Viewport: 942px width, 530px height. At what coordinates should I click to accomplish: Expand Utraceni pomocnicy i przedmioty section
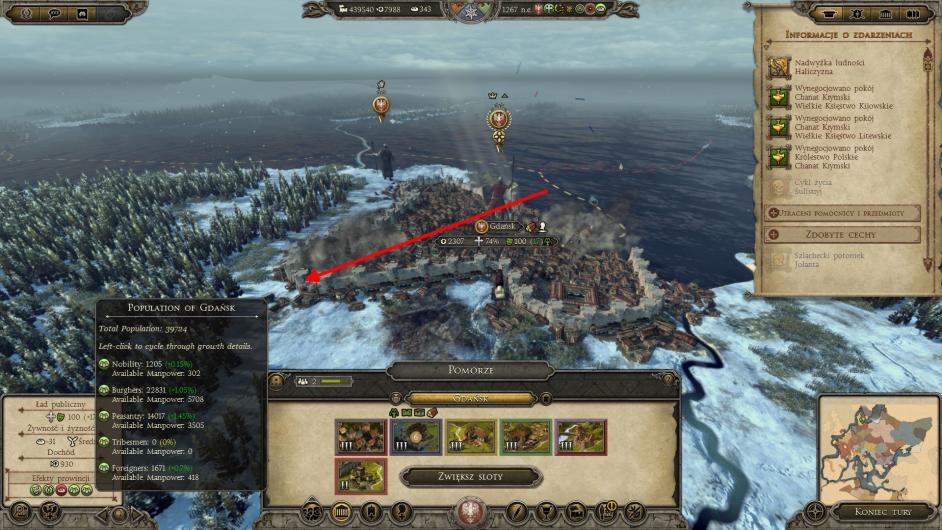(x=842, y=213)
